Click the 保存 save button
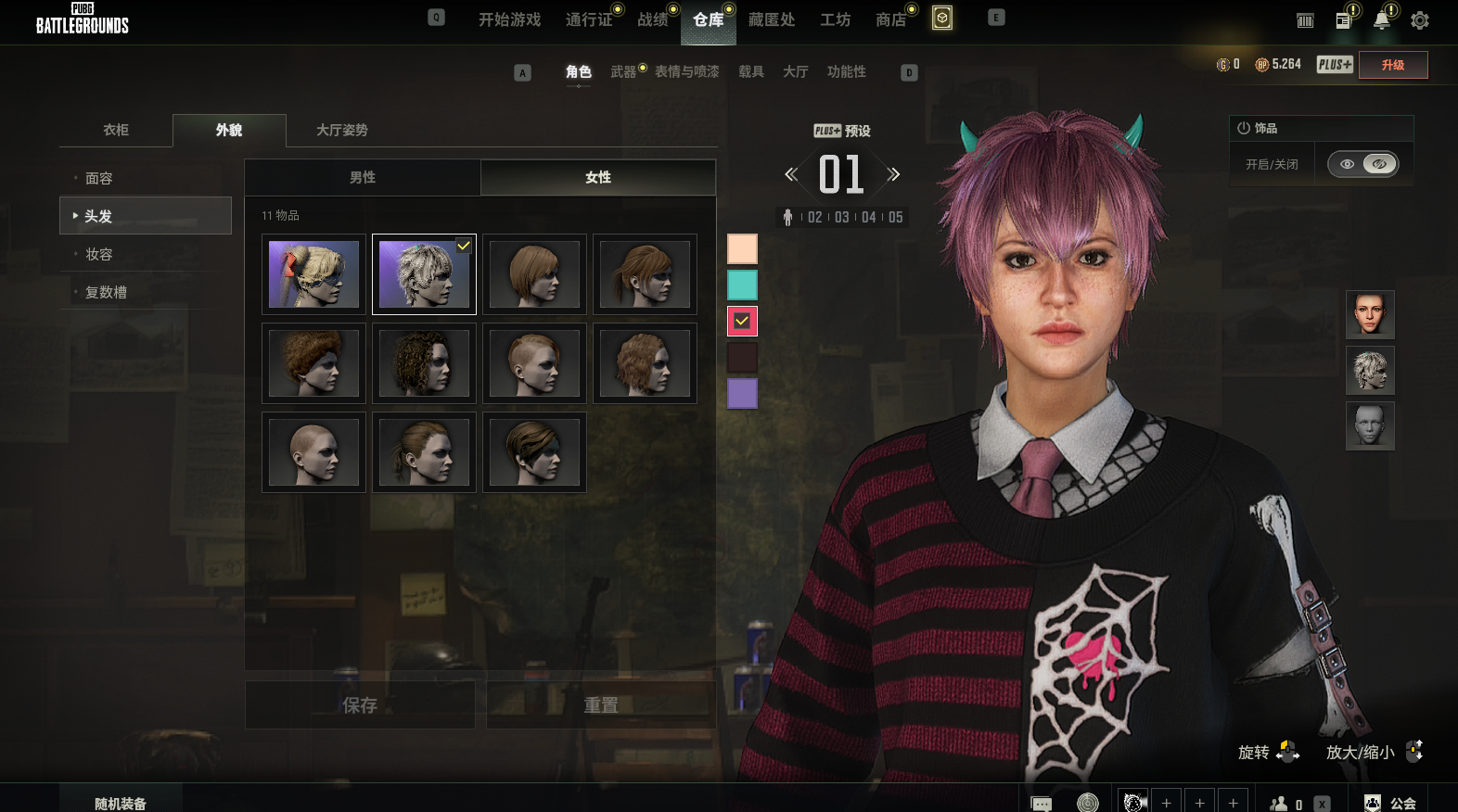 coord(360,705)
